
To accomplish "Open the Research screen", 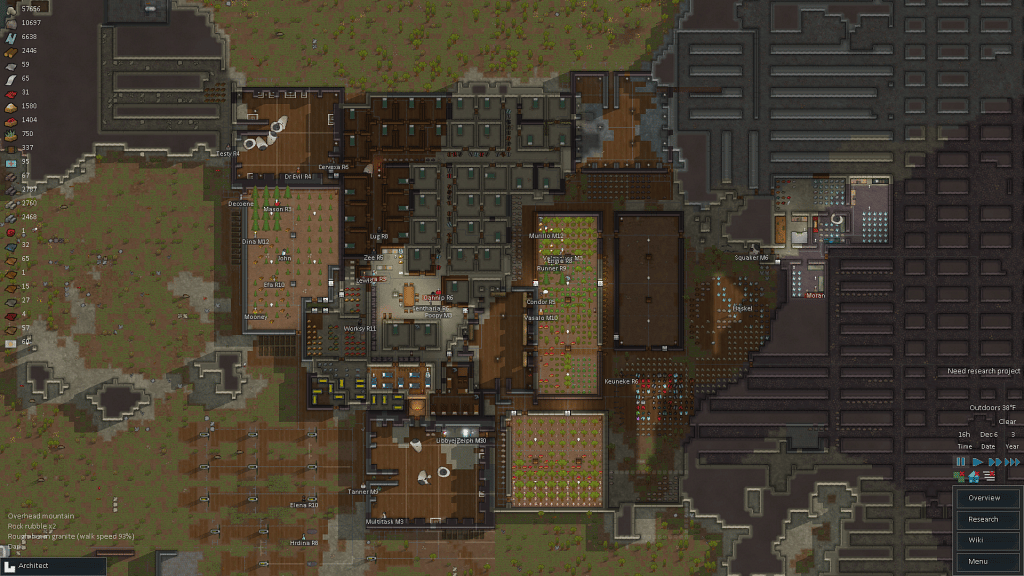I will pyautogui.click(x=983, y=519).
